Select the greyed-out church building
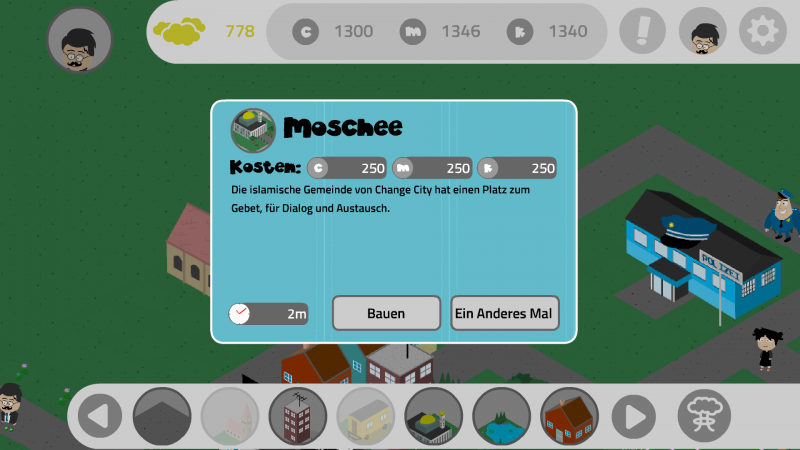Image resolution: width=800 pixels, height=450 pixels. (230, 415)
